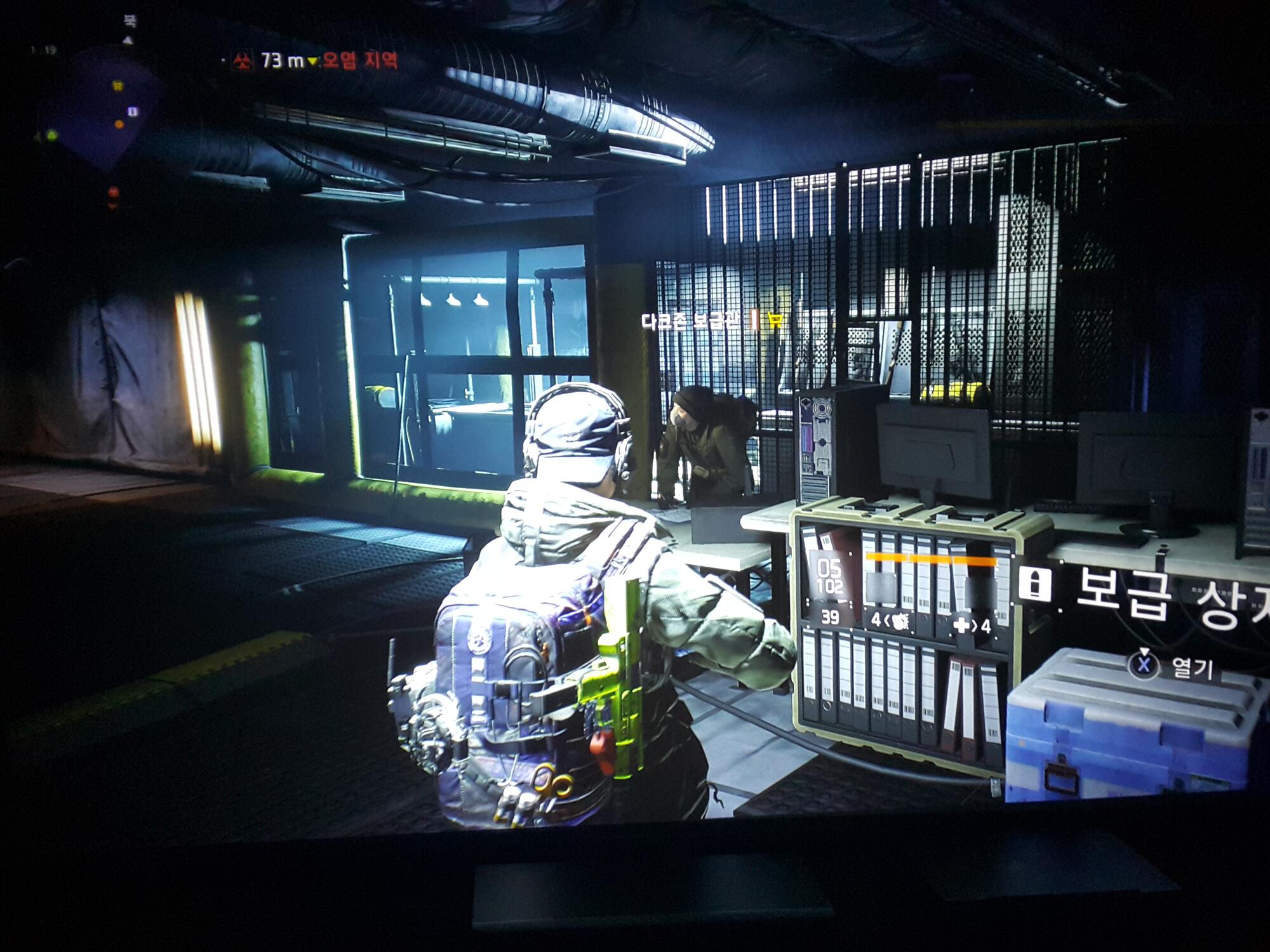The width and height of the screenshot is (1270, 952).
Task: Select the red biohazard contaminated zone icon
Action: [242, 62]
